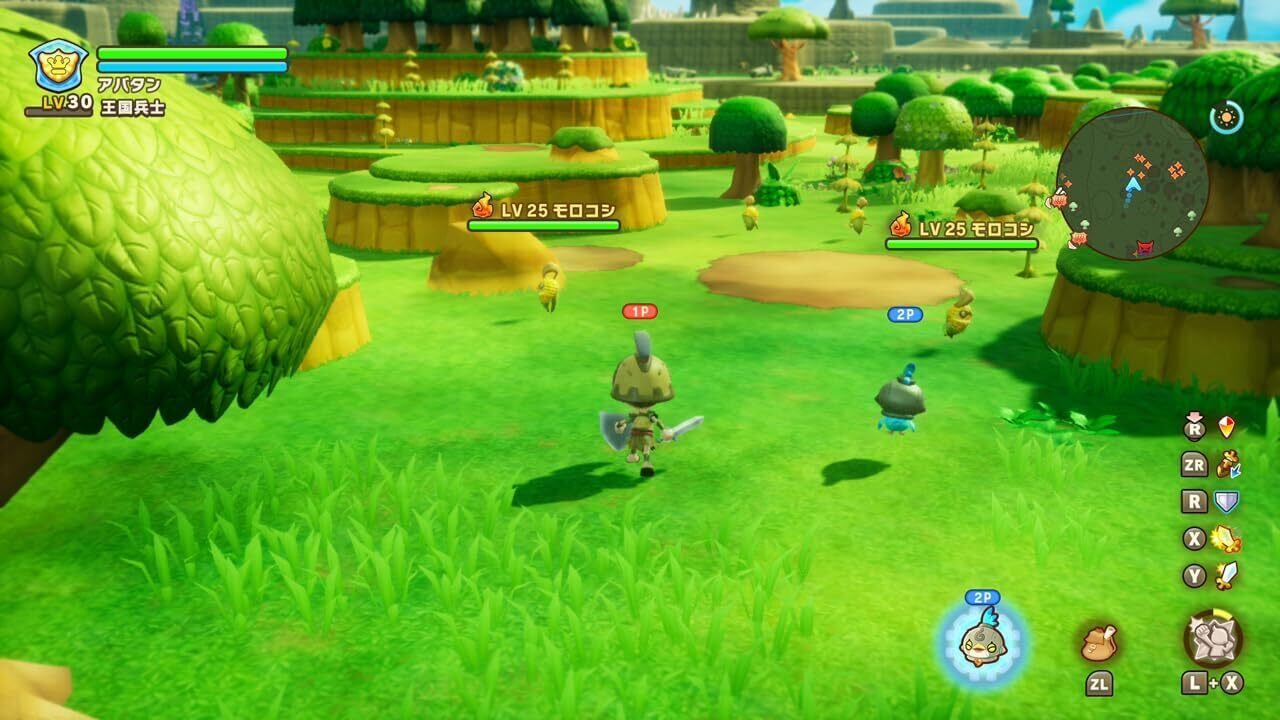Click the orange gem icon
Image resolution: width=1280 pixels, height=720 pixels.
coord(1226,427)
